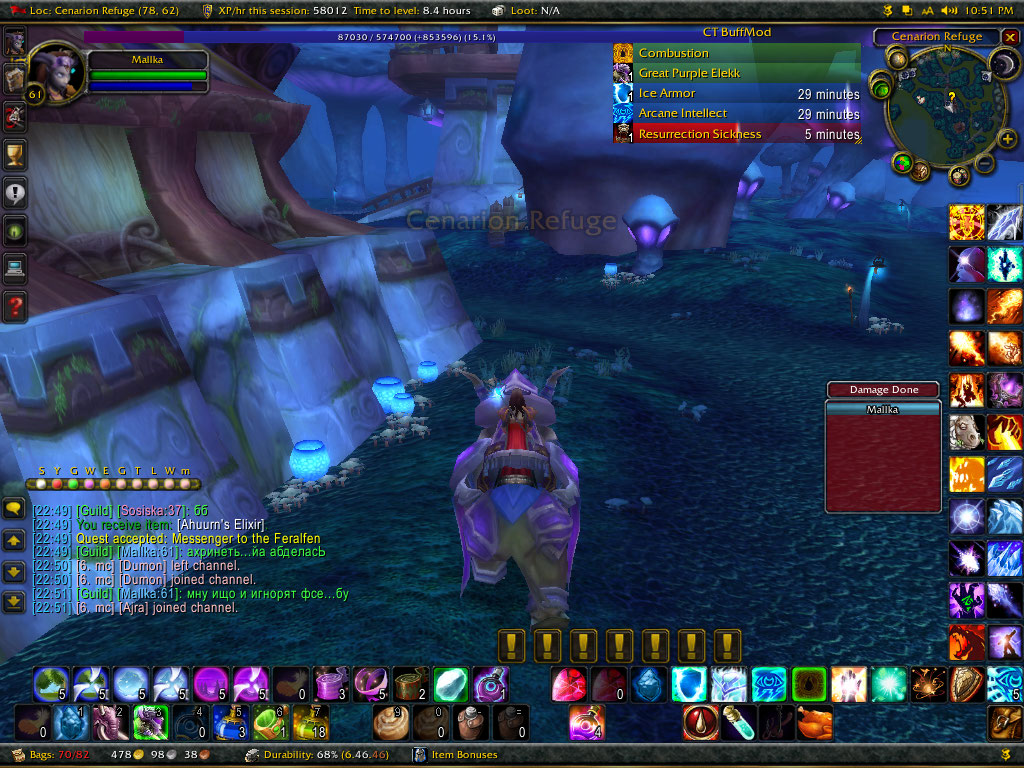Screen dimensions: 1024x768
Task: Open the Item Bonuses panel
Action: [x=463, y=755]
